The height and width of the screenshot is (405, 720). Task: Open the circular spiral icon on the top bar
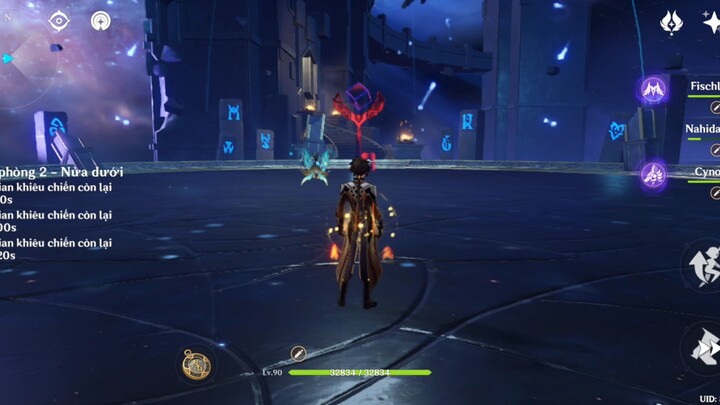point(101,21)
